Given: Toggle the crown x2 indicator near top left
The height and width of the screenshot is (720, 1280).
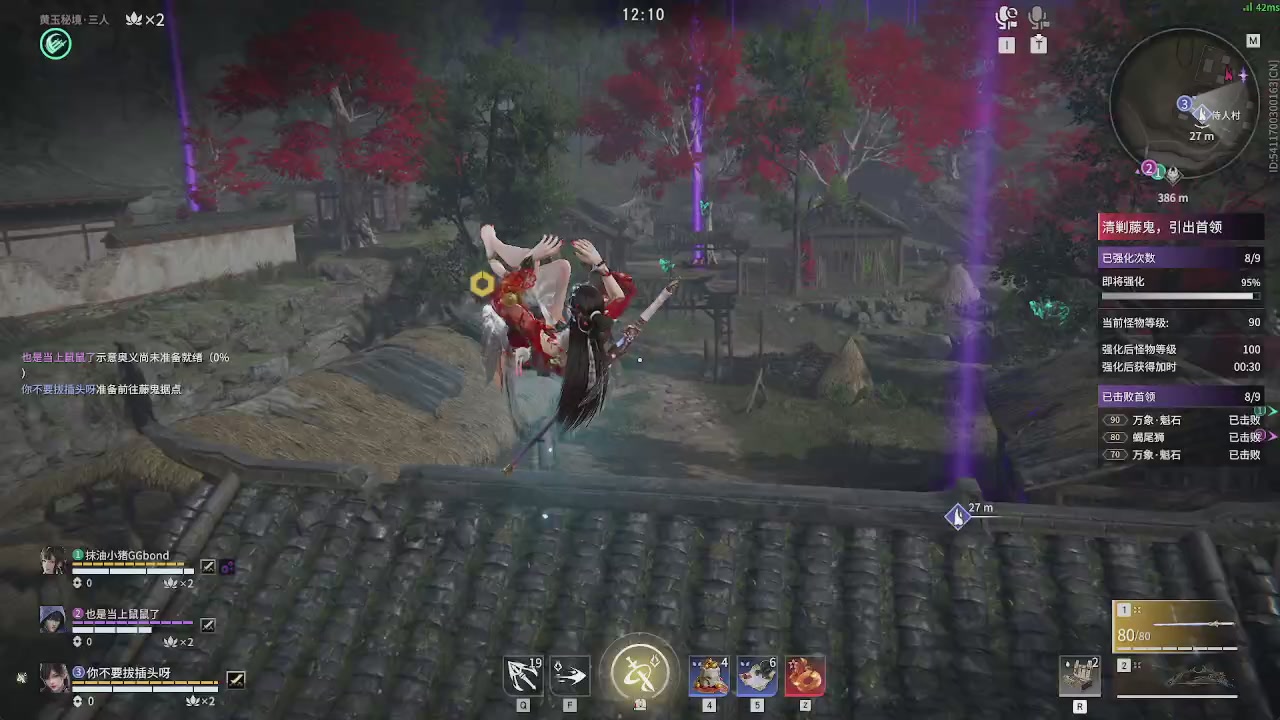Looking at the screenshot, I should [x=144, y=19].
